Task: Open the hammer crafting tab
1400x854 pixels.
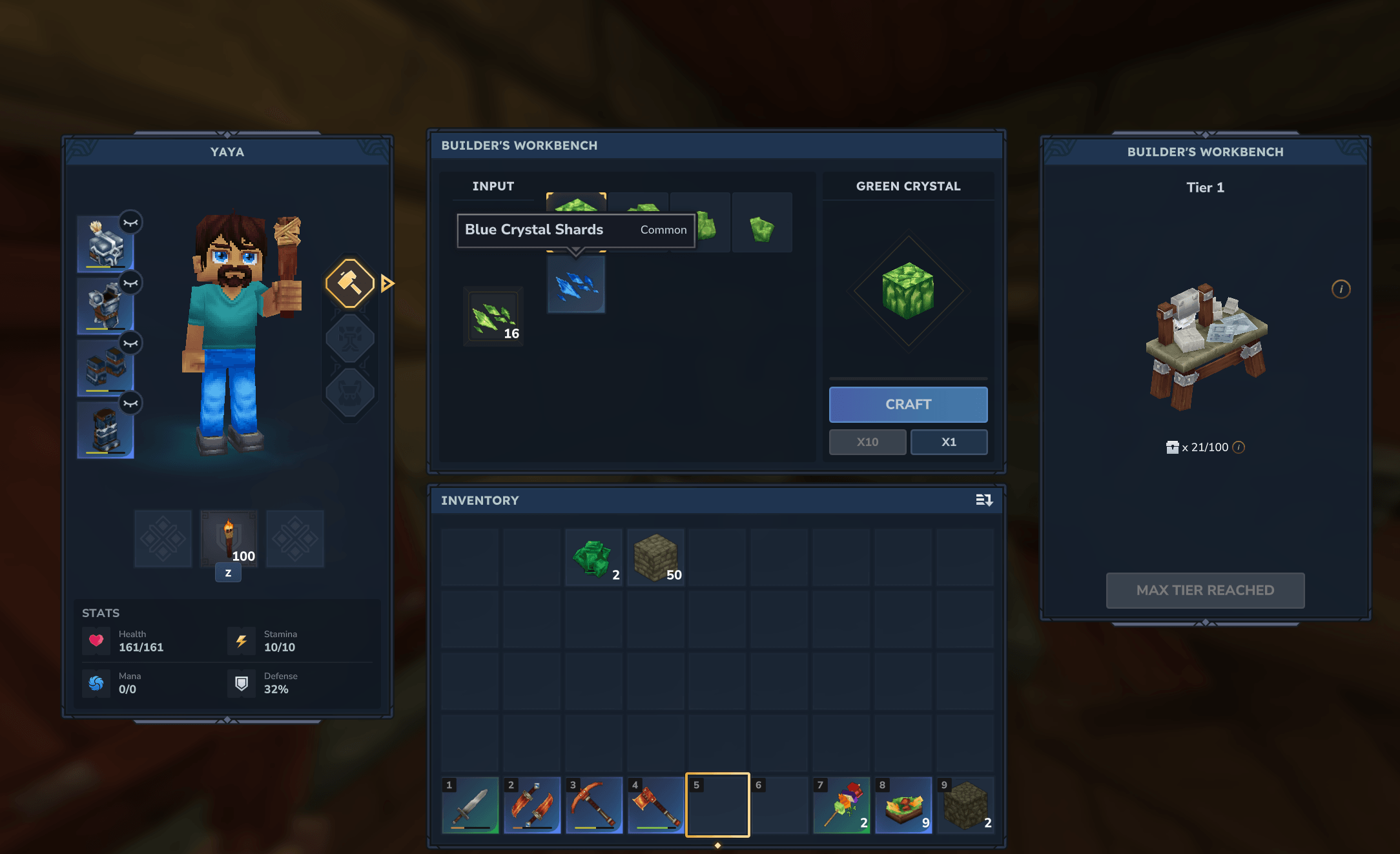Action: tap(350, 283)
